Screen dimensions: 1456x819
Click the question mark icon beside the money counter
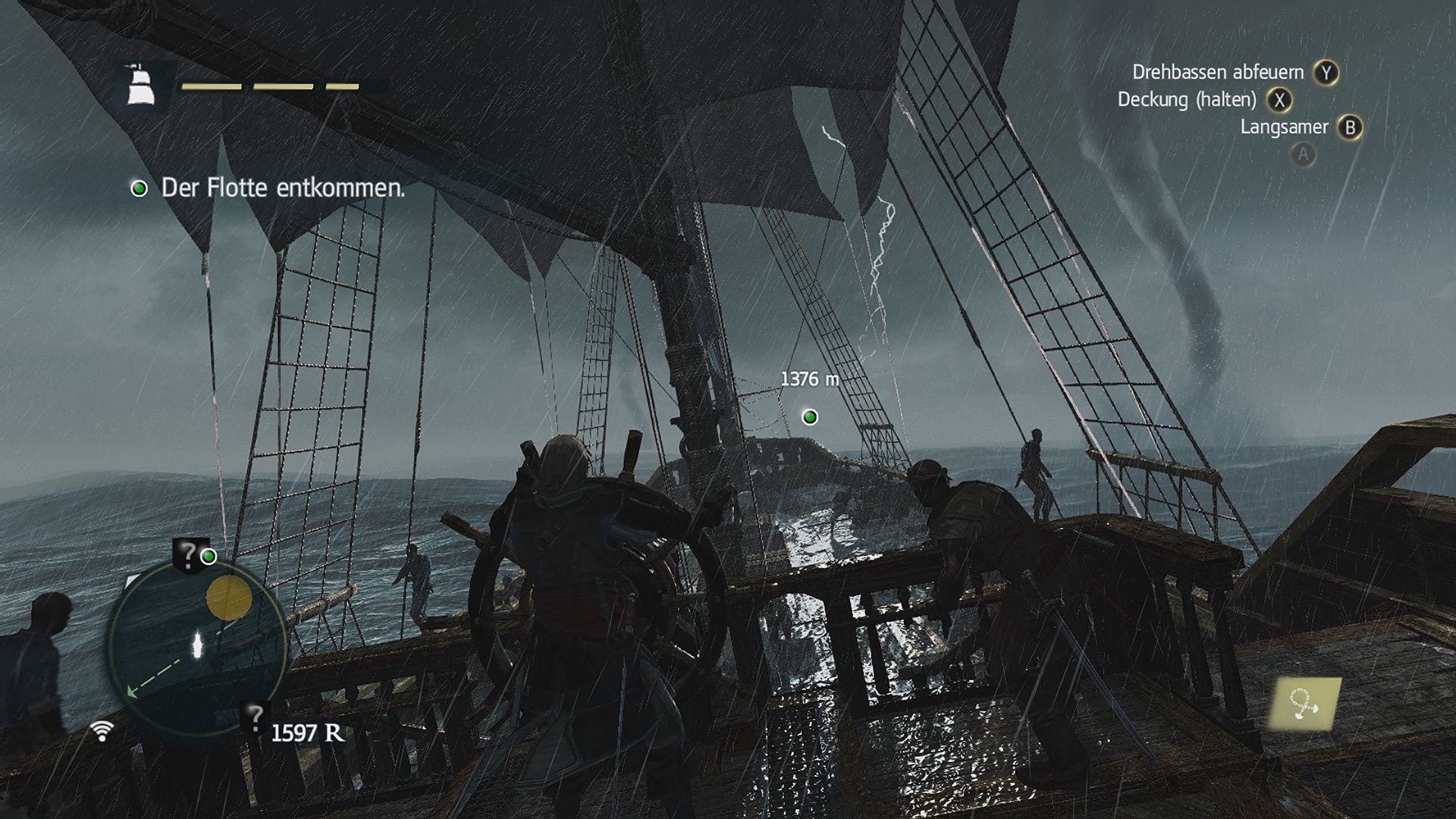point(256,717)
